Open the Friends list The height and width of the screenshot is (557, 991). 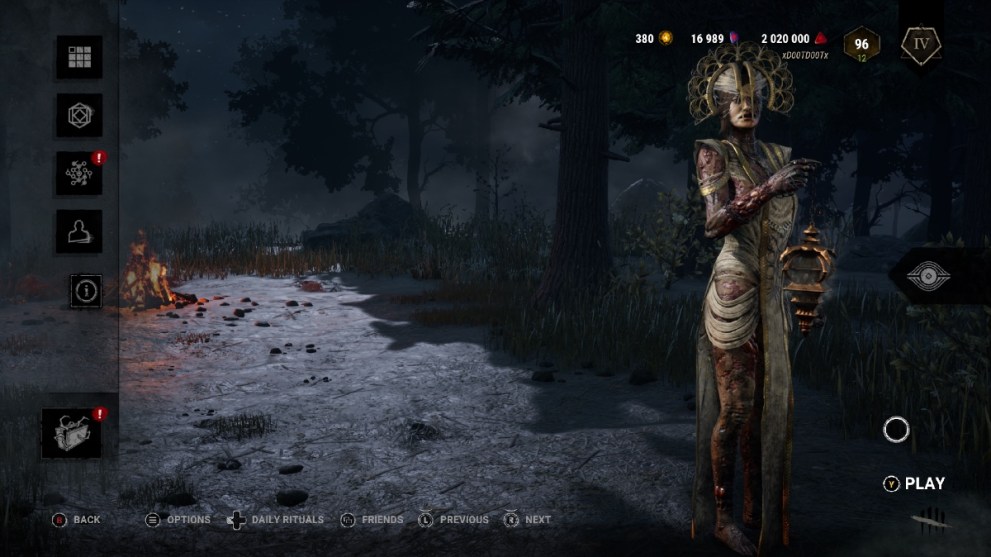(372, 520)
